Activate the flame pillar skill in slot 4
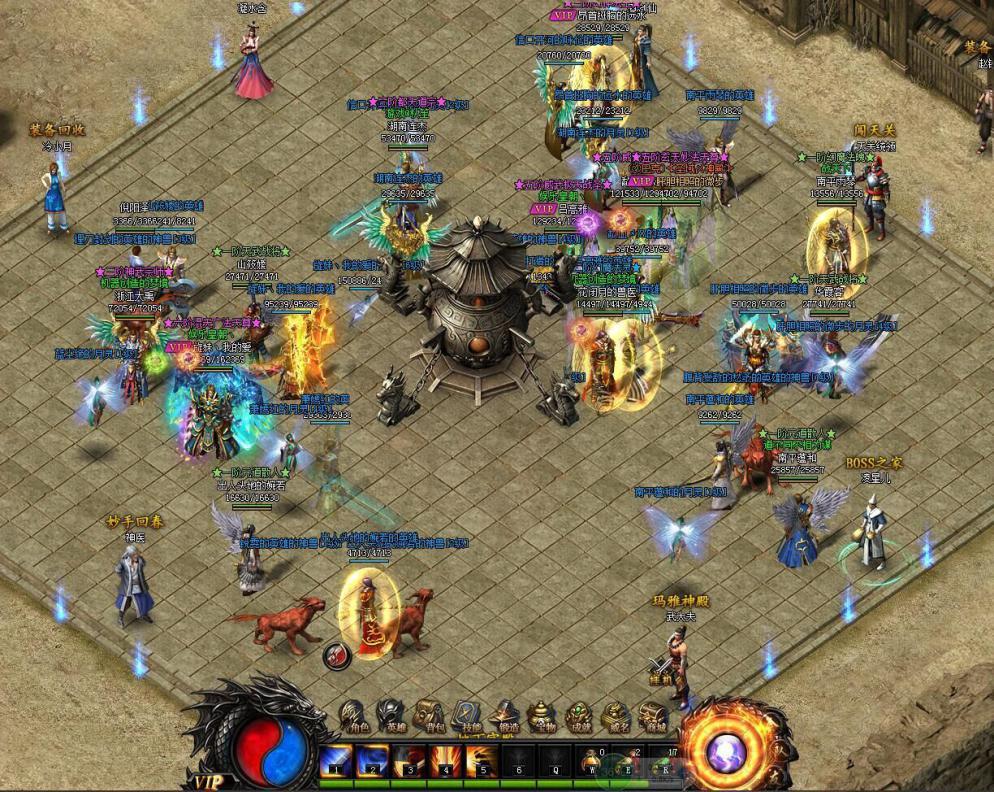994x792 pixels. coord(445,761)
